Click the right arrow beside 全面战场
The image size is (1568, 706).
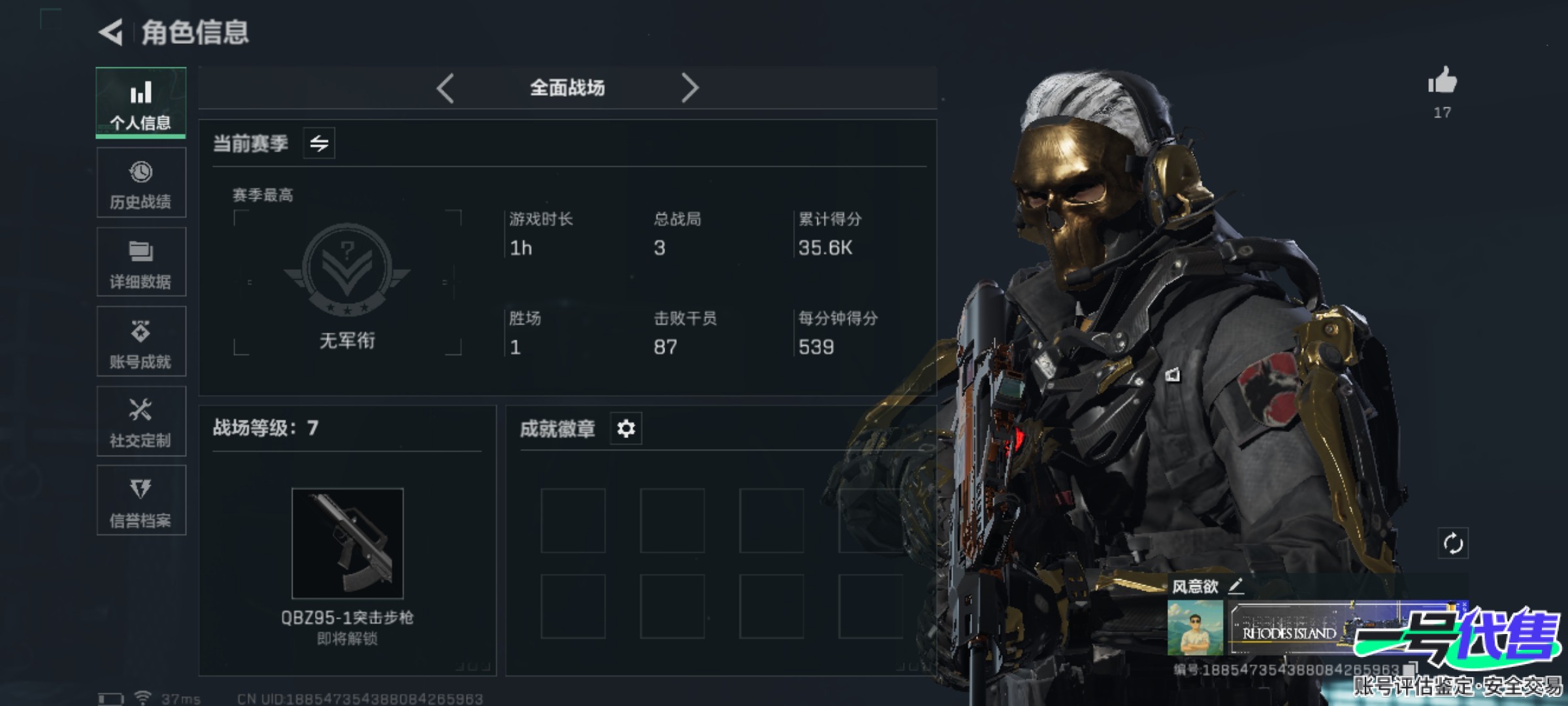689,88
